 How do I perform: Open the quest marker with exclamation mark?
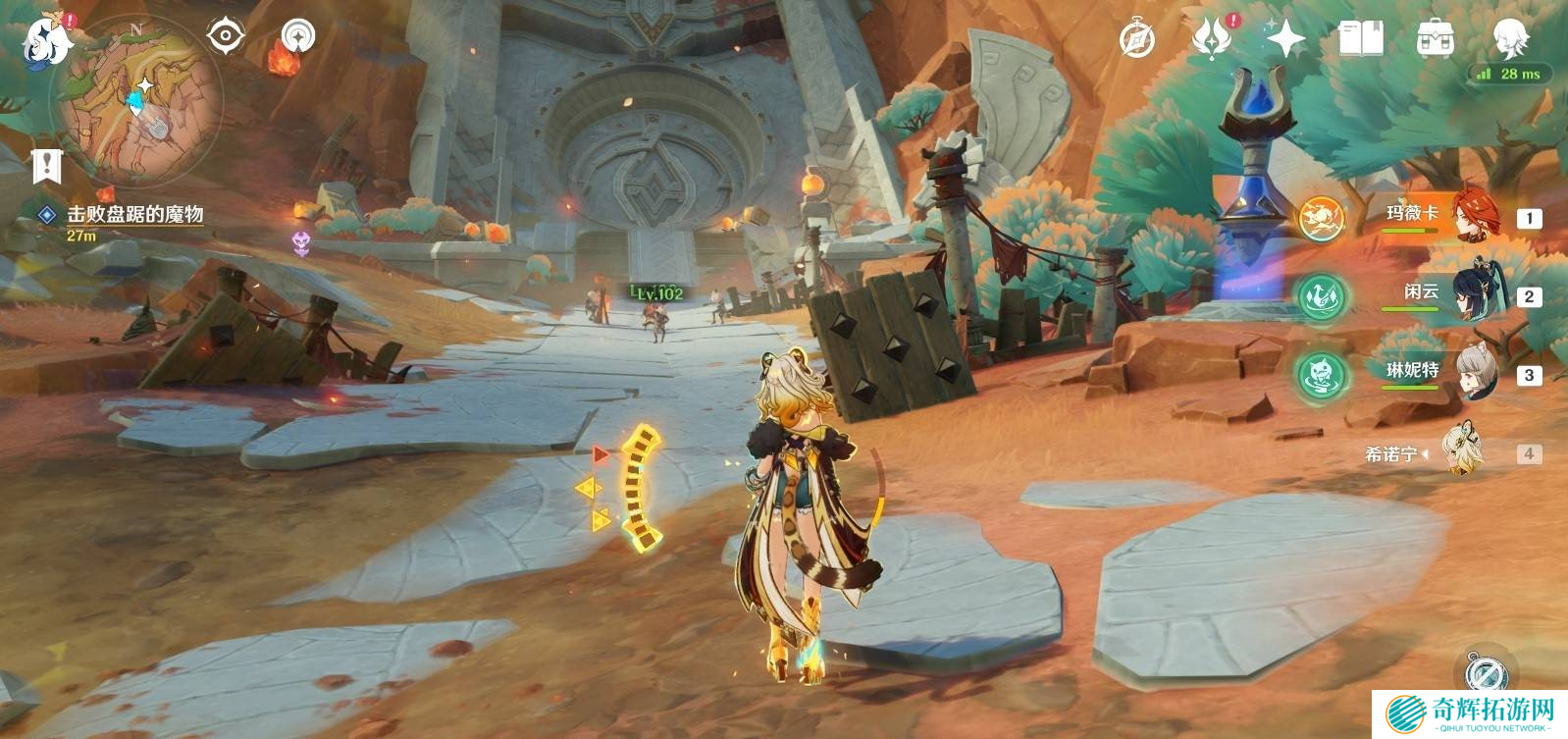pos(46,166)
